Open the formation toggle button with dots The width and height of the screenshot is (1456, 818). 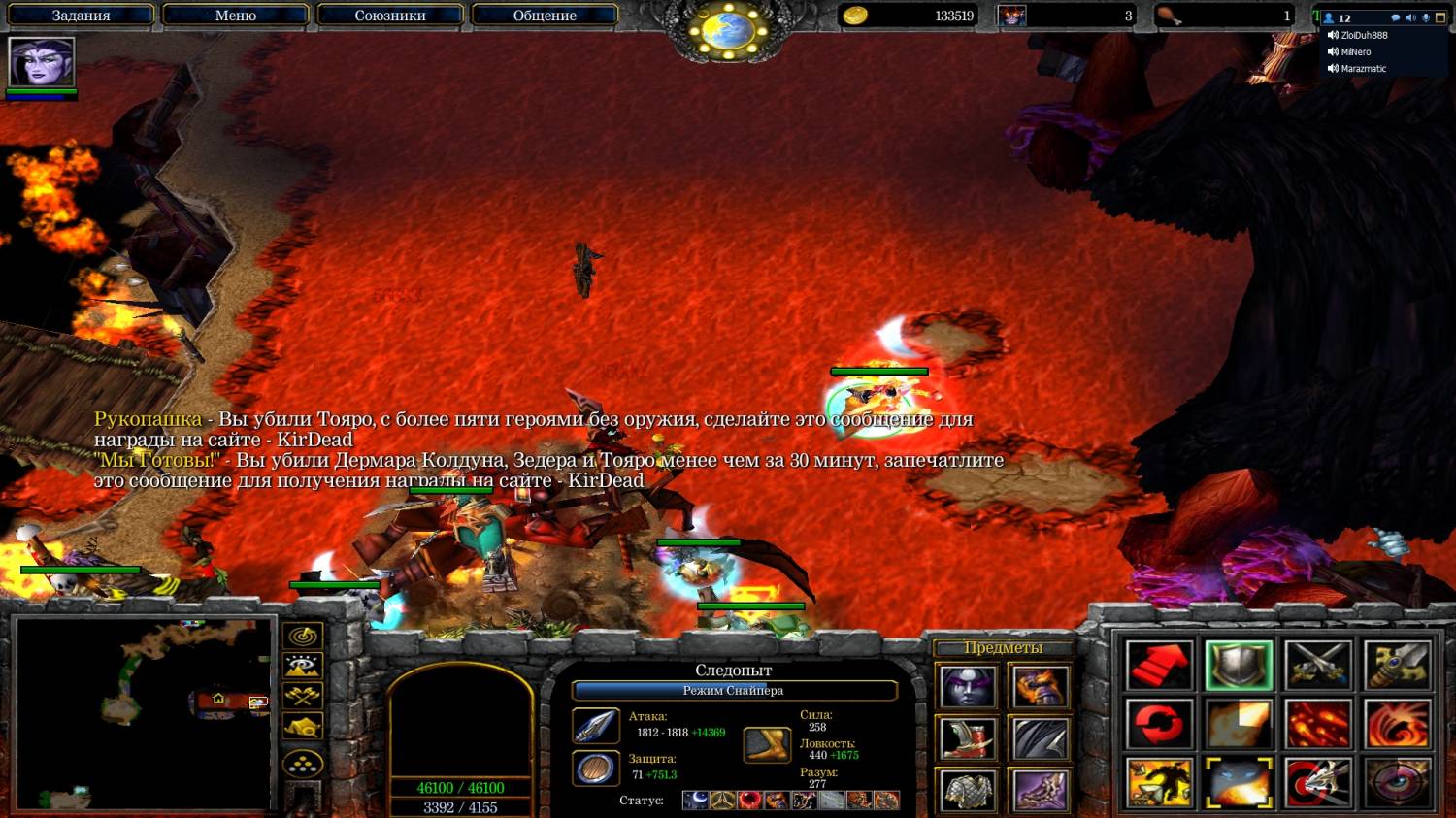(303, 763)
